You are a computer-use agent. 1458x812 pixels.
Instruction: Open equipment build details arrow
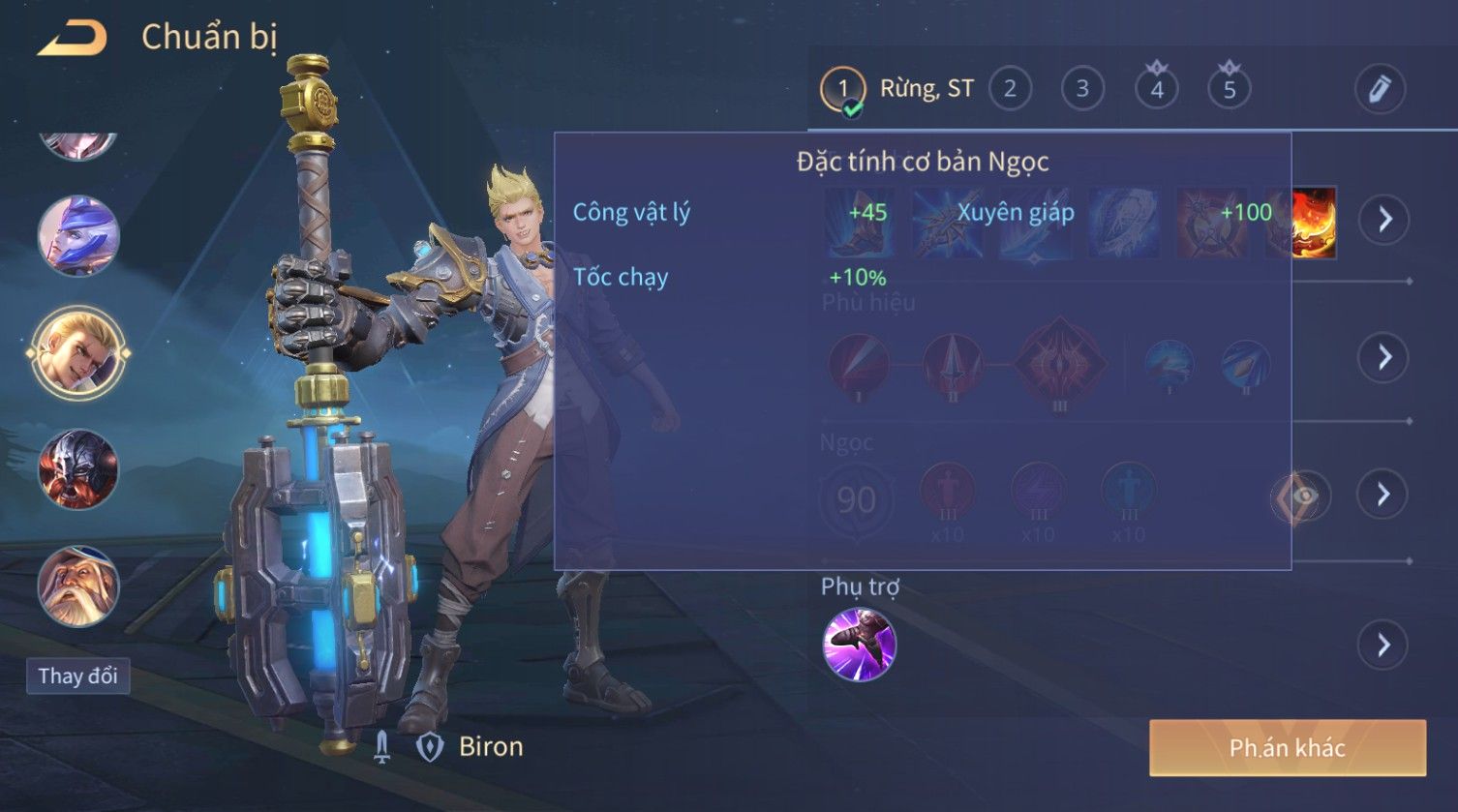(x=1384, y=220)
